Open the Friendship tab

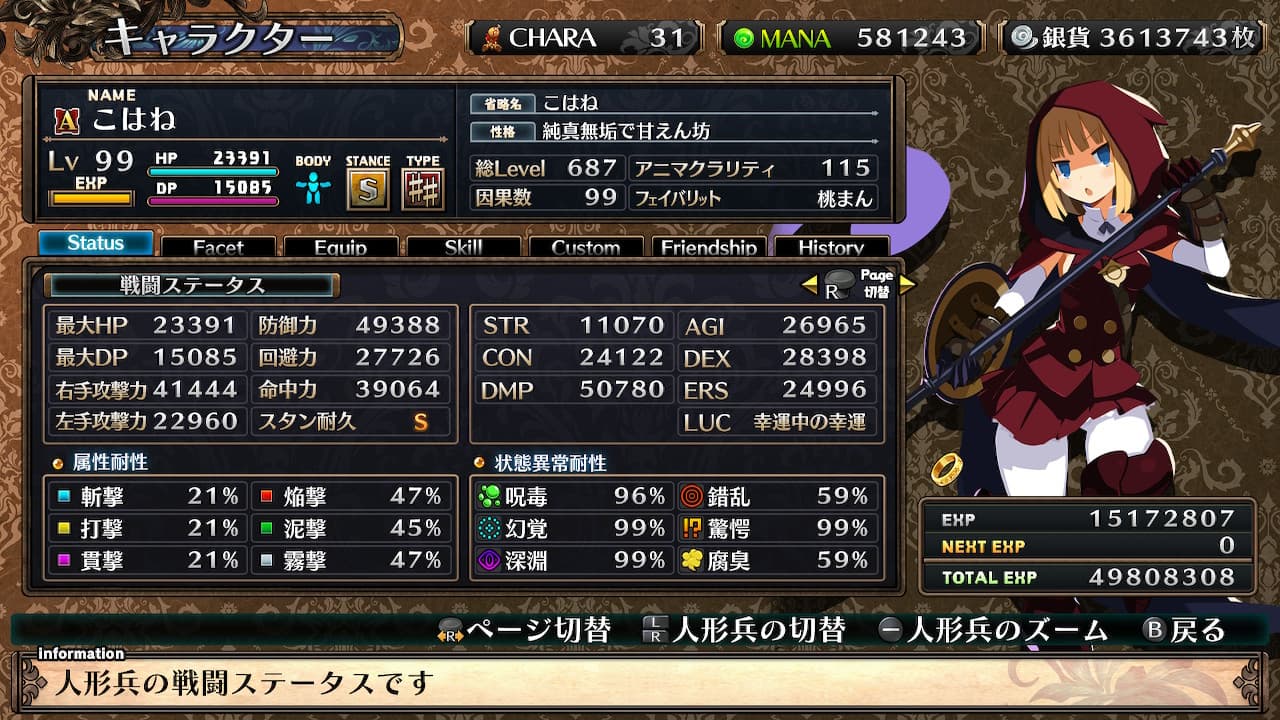click(709, 247)
